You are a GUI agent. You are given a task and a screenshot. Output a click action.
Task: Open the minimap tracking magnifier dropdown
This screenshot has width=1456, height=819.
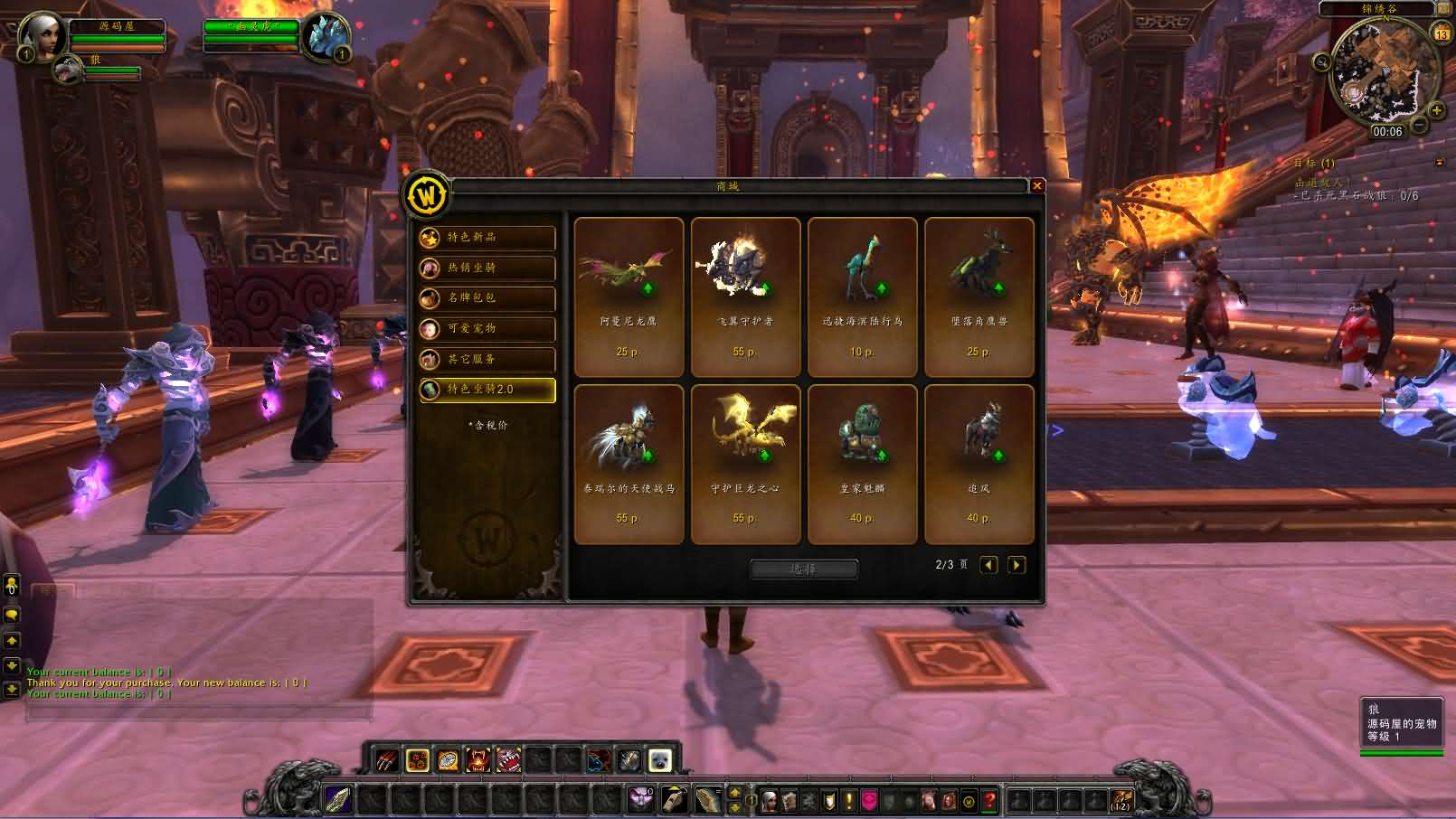pos(1321,61)
